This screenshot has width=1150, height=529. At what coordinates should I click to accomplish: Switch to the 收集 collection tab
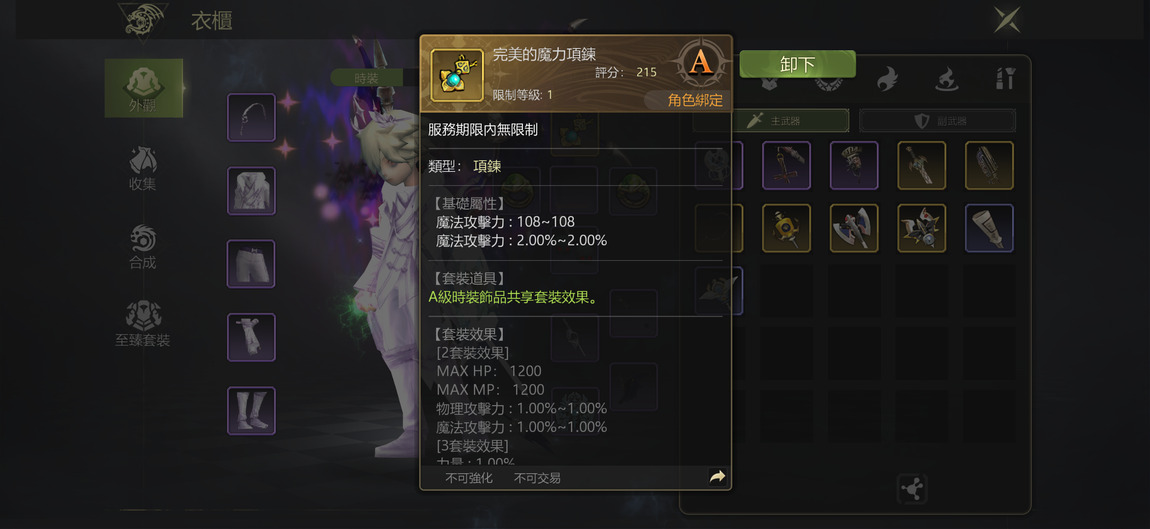pos(142,167)
